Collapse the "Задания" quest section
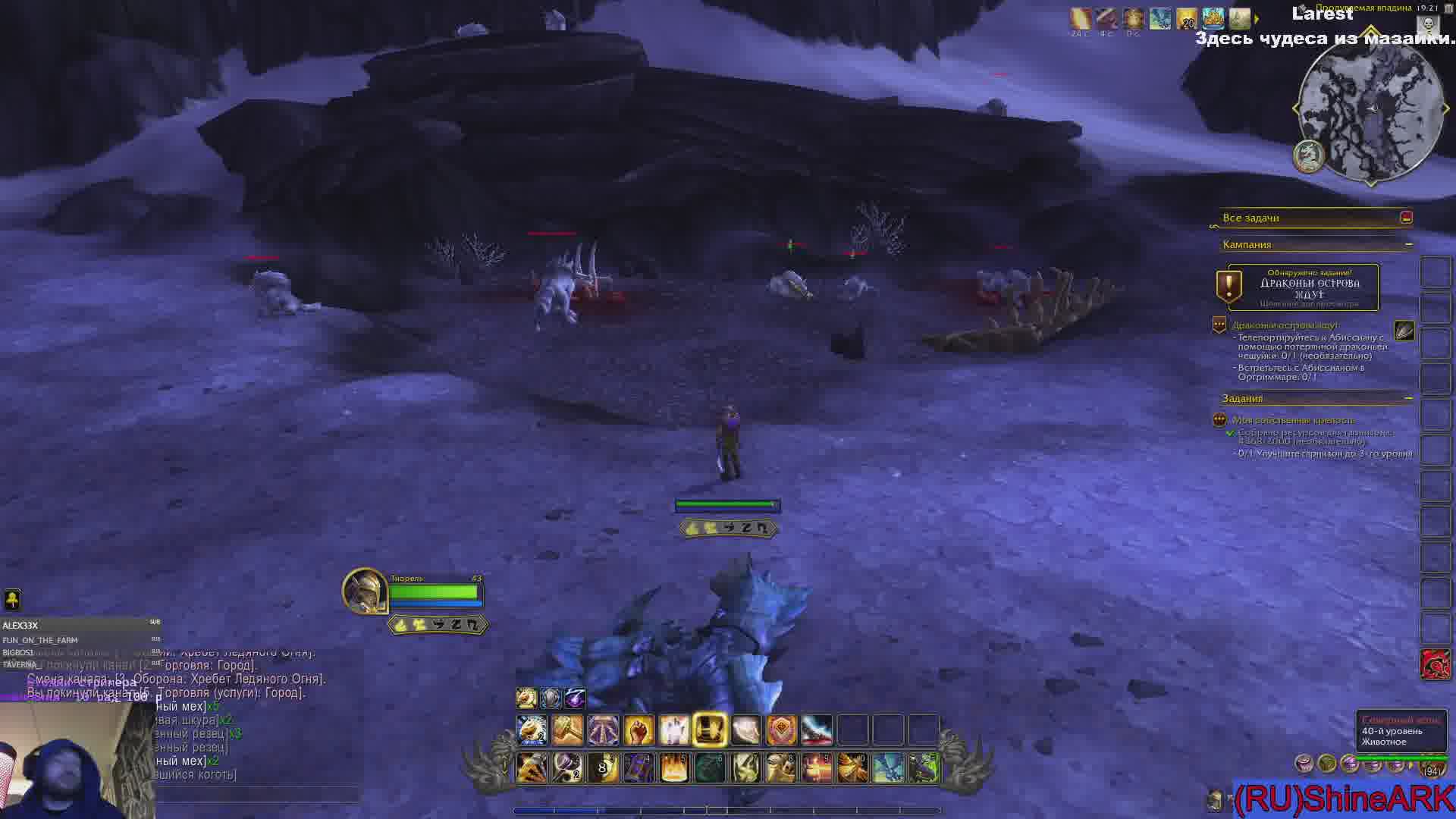 coord(1408,398)
